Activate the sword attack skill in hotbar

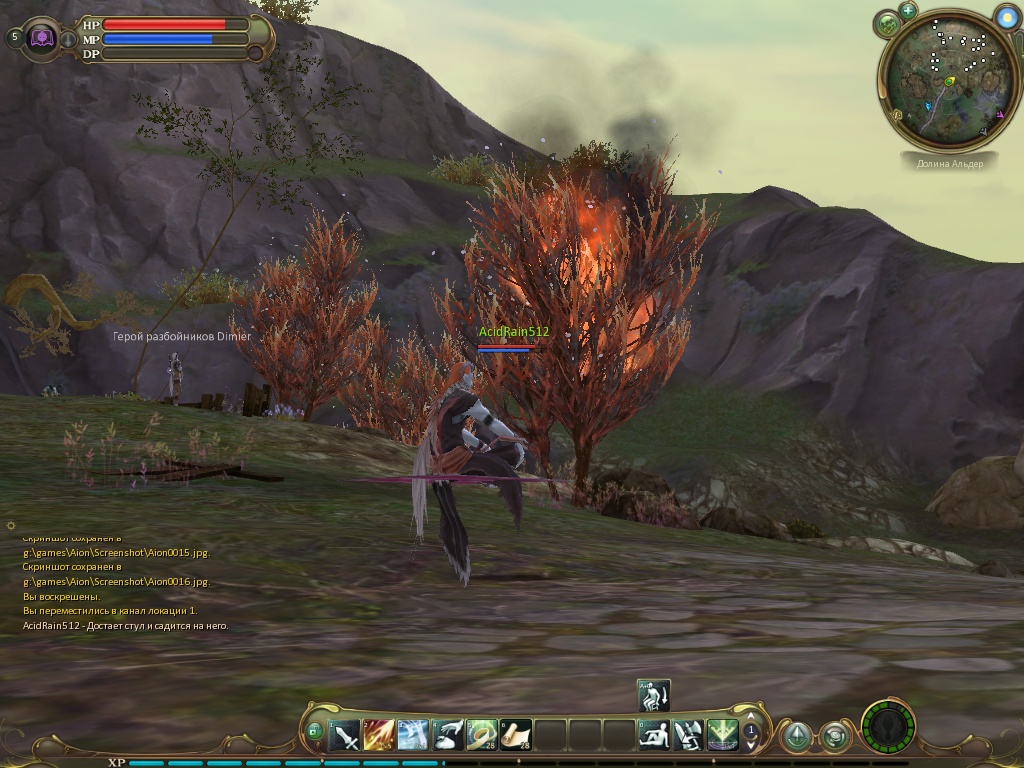345,736
